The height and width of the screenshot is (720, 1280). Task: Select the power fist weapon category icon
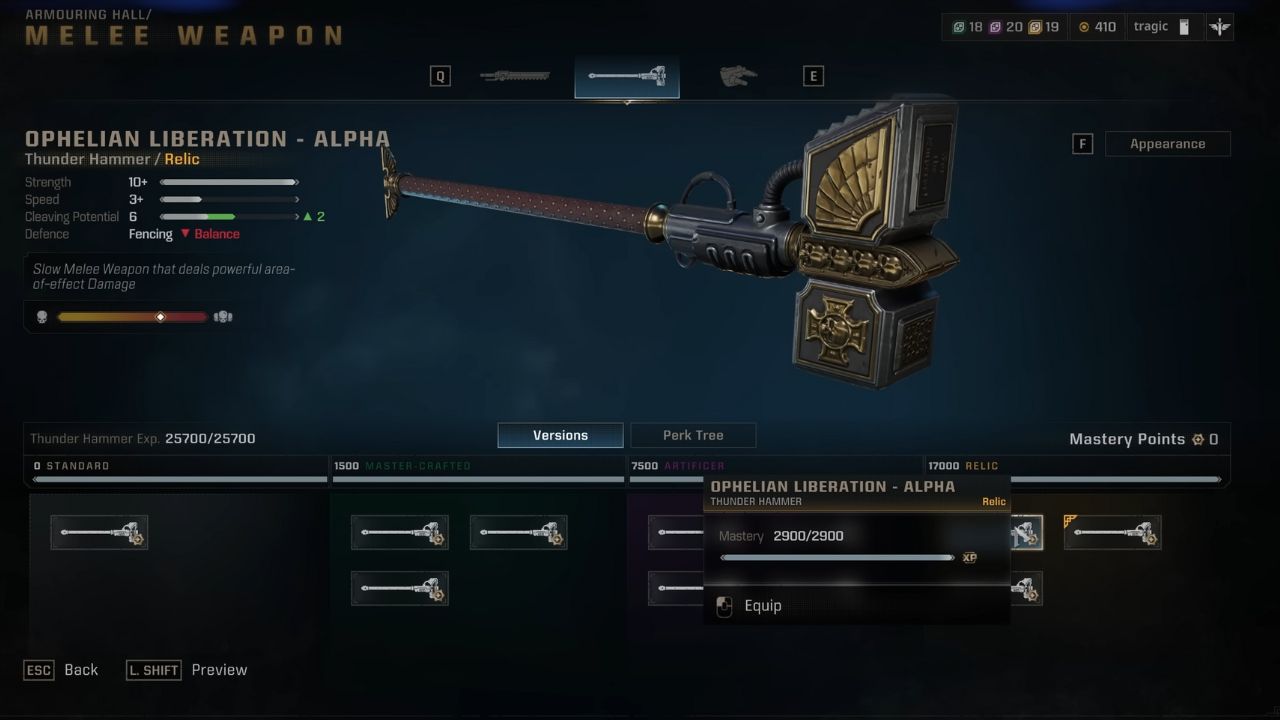click(737, 74)
